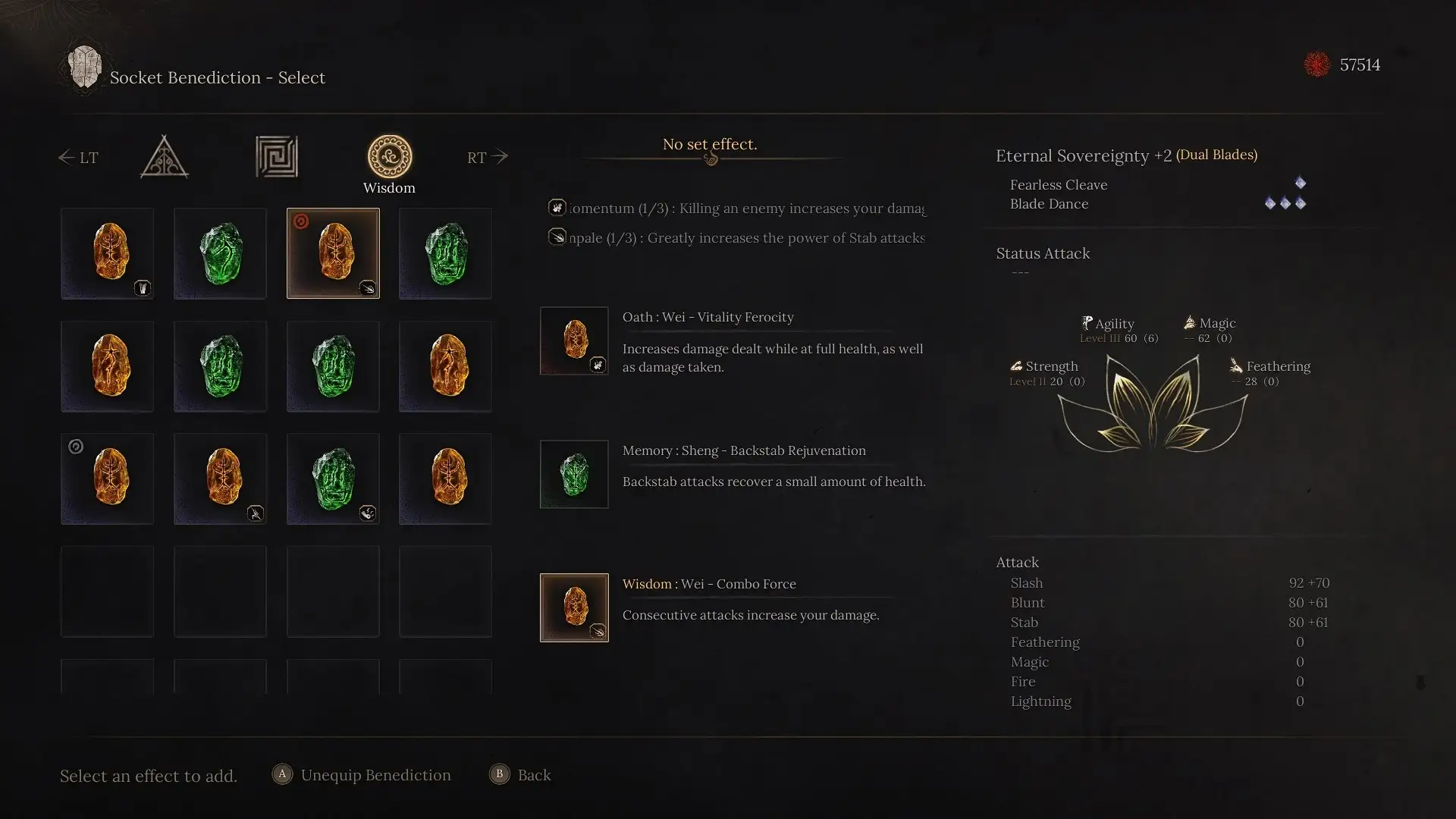Click the Impale set effect icon

click(558, 237)
